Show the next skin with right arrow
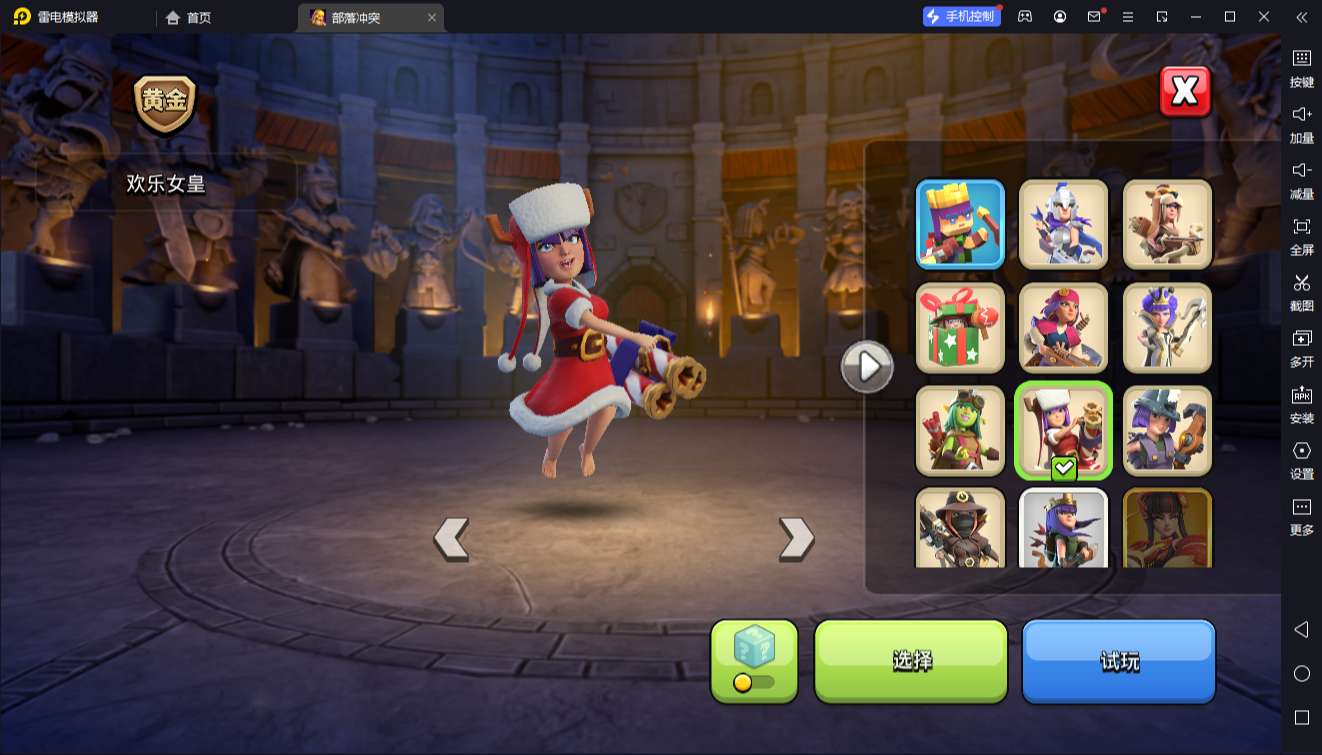 (x=796, y=539)
